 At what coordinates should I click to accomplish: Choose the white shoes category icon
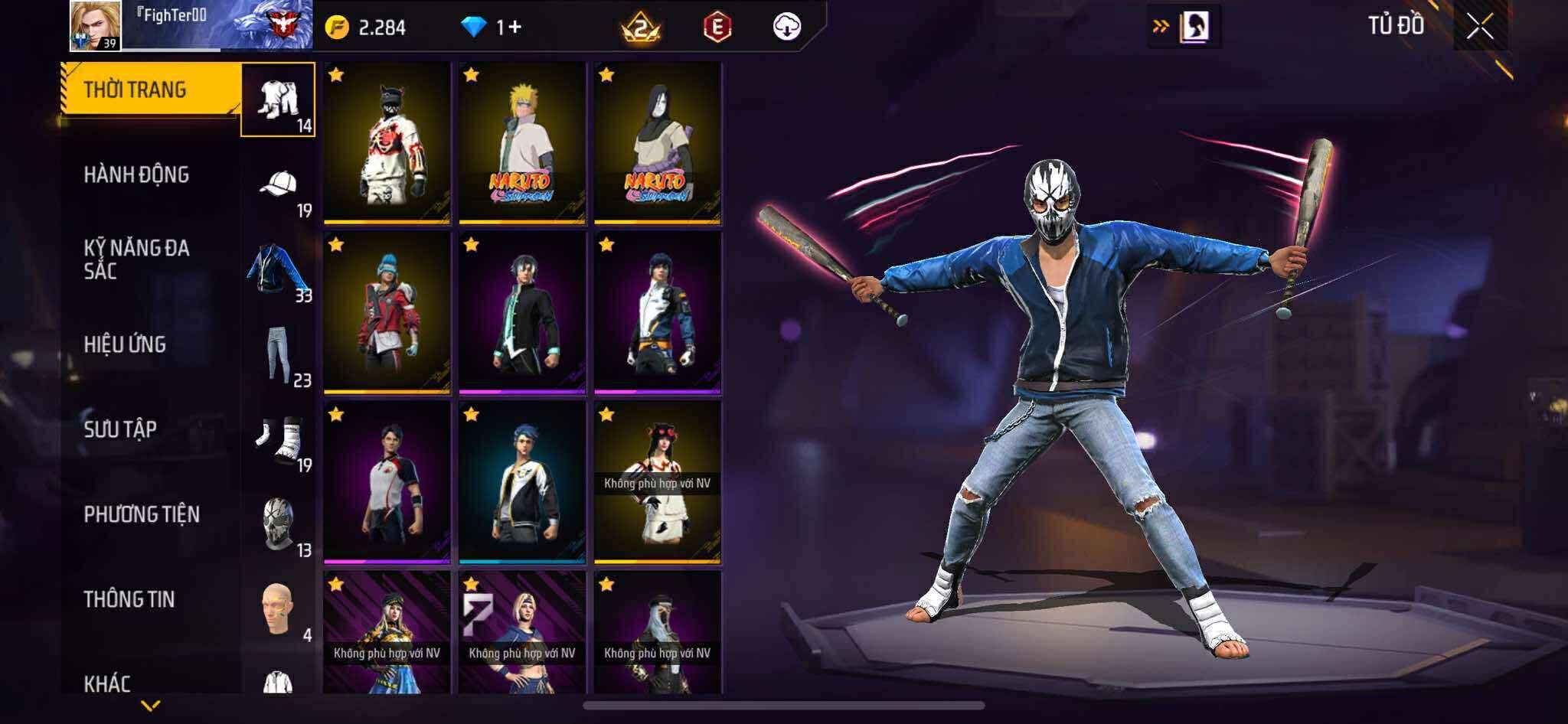click(279, 440)
